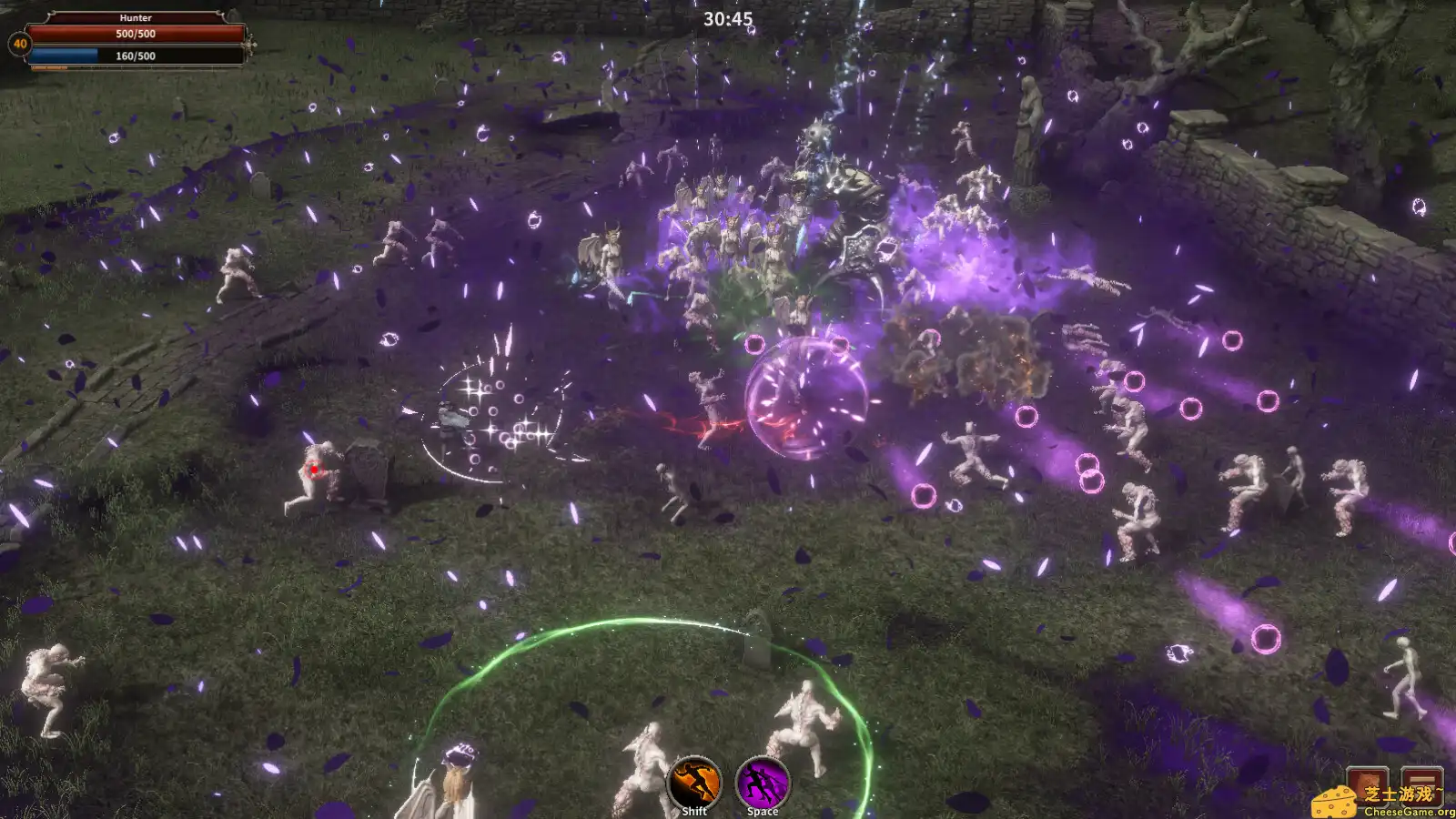The height and width of the screenshot is (819, 1456).
Task: Click the Hunter character name plate
Action: [x=136, y=17]
